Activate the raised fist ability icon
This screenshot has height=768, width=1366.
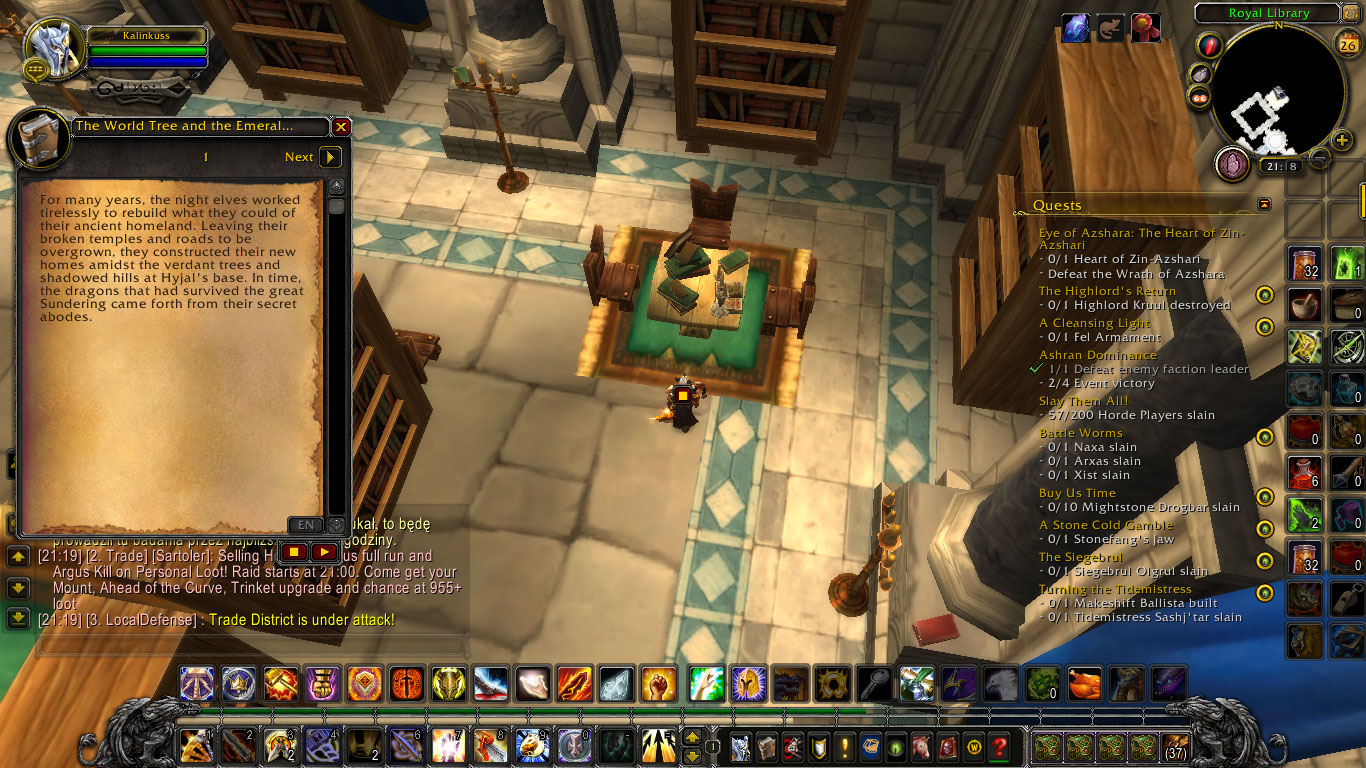click(658, 683)
